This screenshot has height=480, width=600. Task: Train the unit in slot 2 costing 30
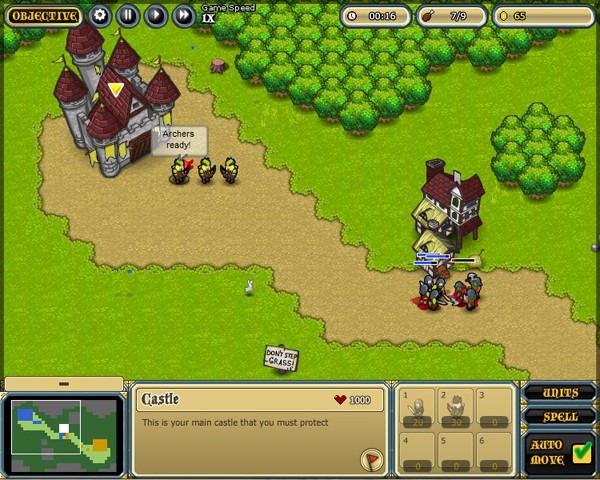coord(456,410)
